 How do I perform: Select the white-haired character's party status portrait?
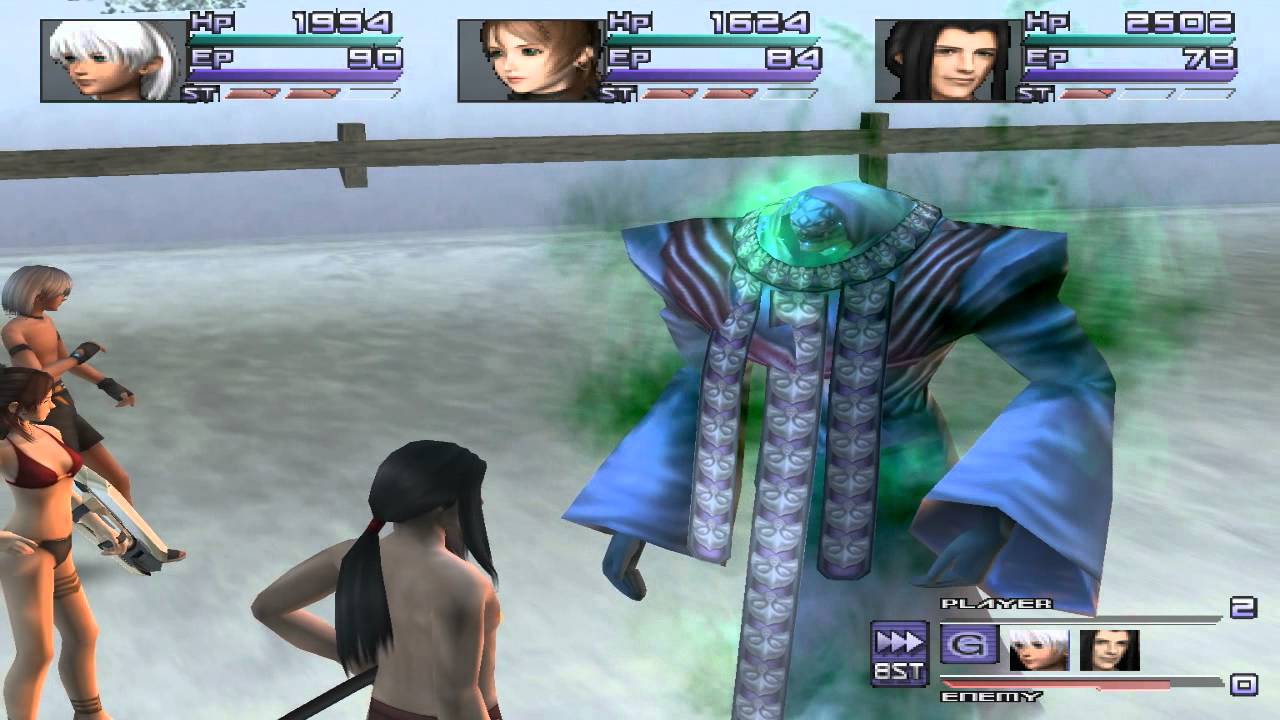point(113,61)
